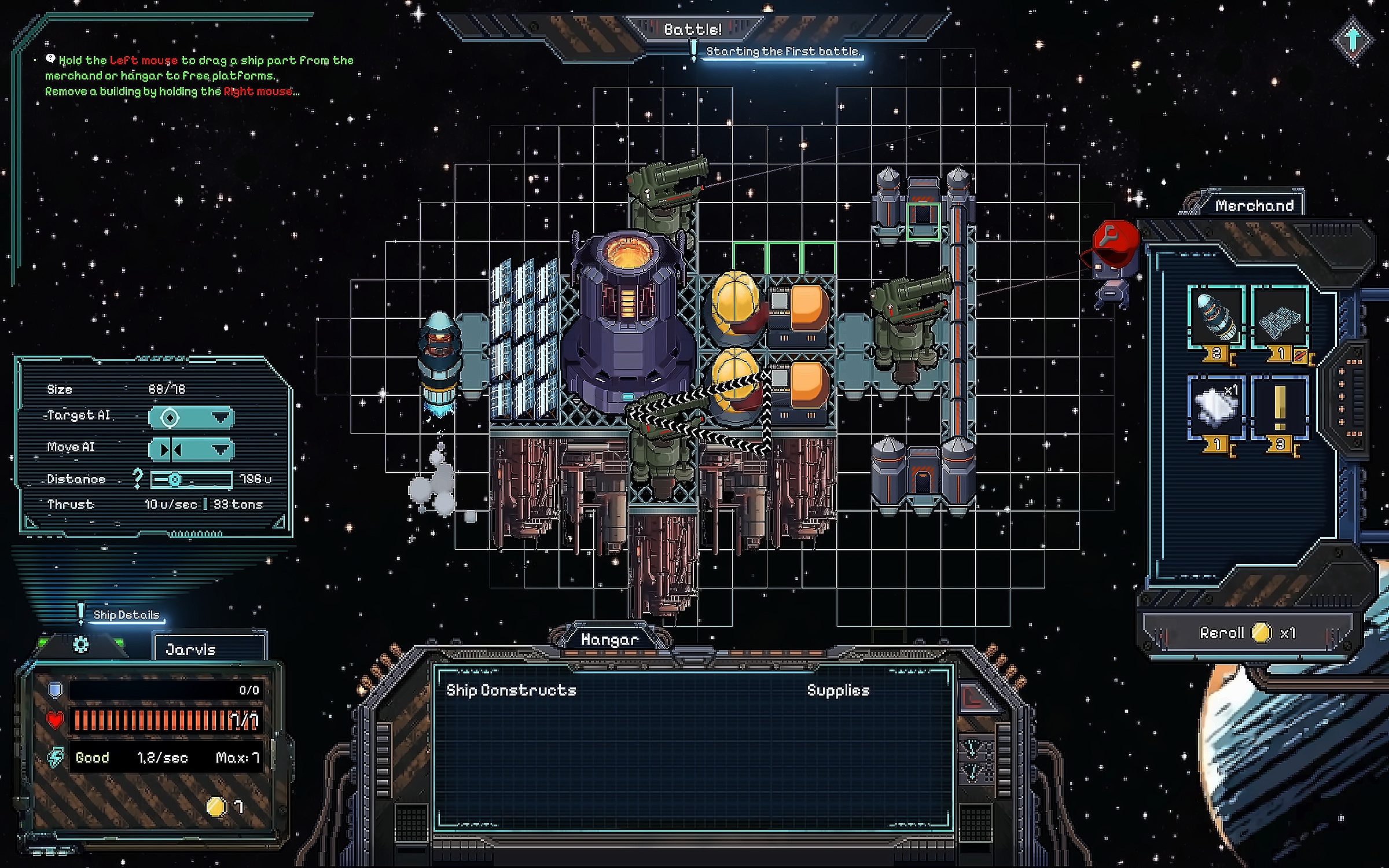Screen dimensions: 1389x868
Task: Click the up arrow icon in the corner
Action: 1353,39
